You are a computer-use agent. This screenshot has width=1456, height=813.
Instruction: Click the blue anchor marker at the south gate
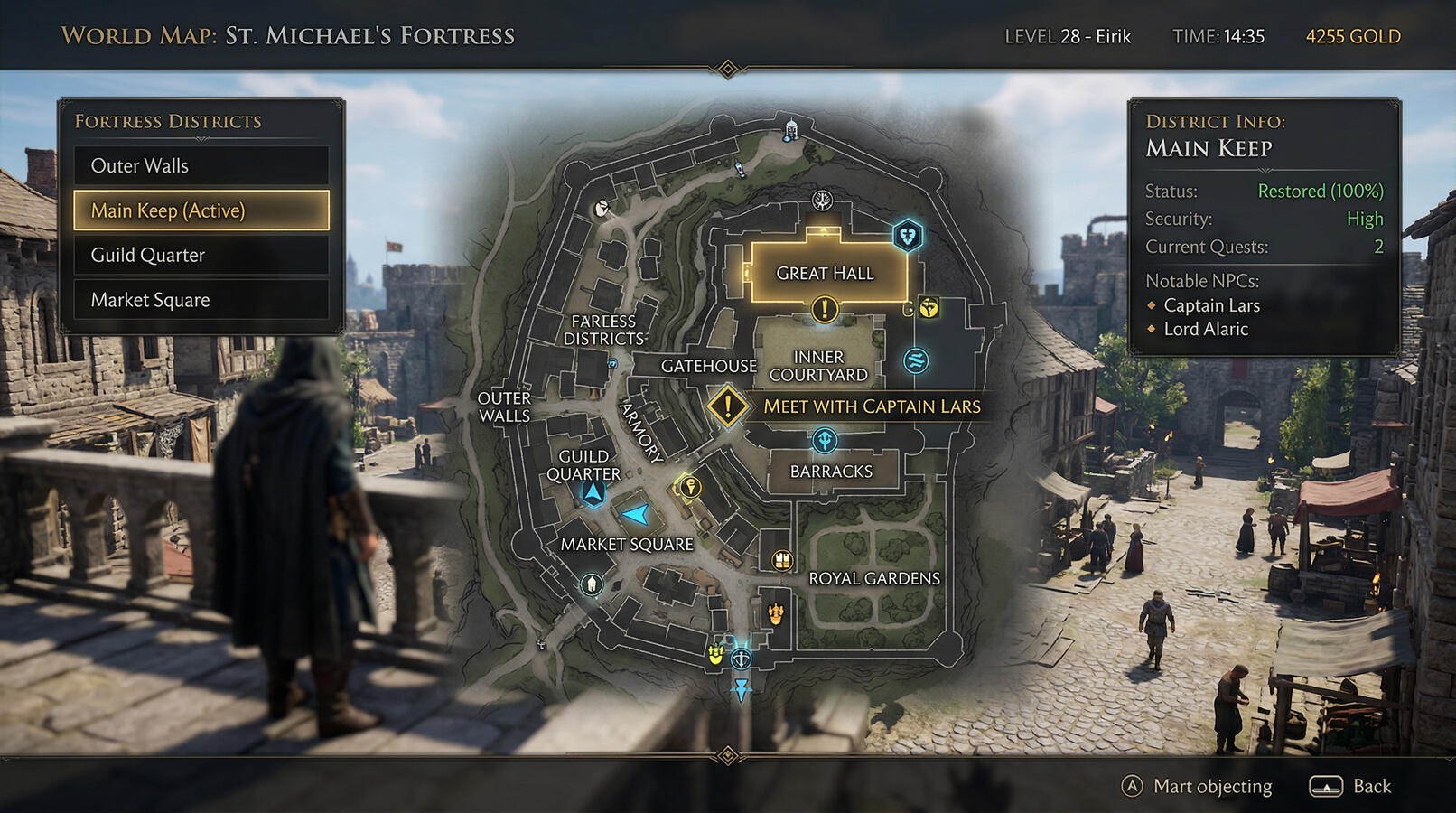[741, 659]
